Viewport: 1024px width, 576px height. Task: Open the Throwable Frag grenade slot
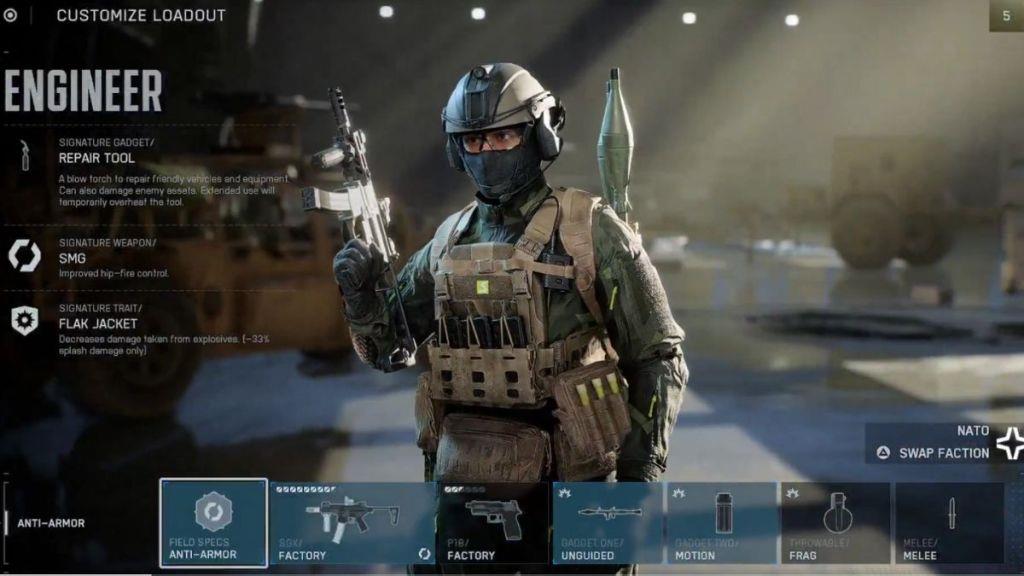click(835, 522)
